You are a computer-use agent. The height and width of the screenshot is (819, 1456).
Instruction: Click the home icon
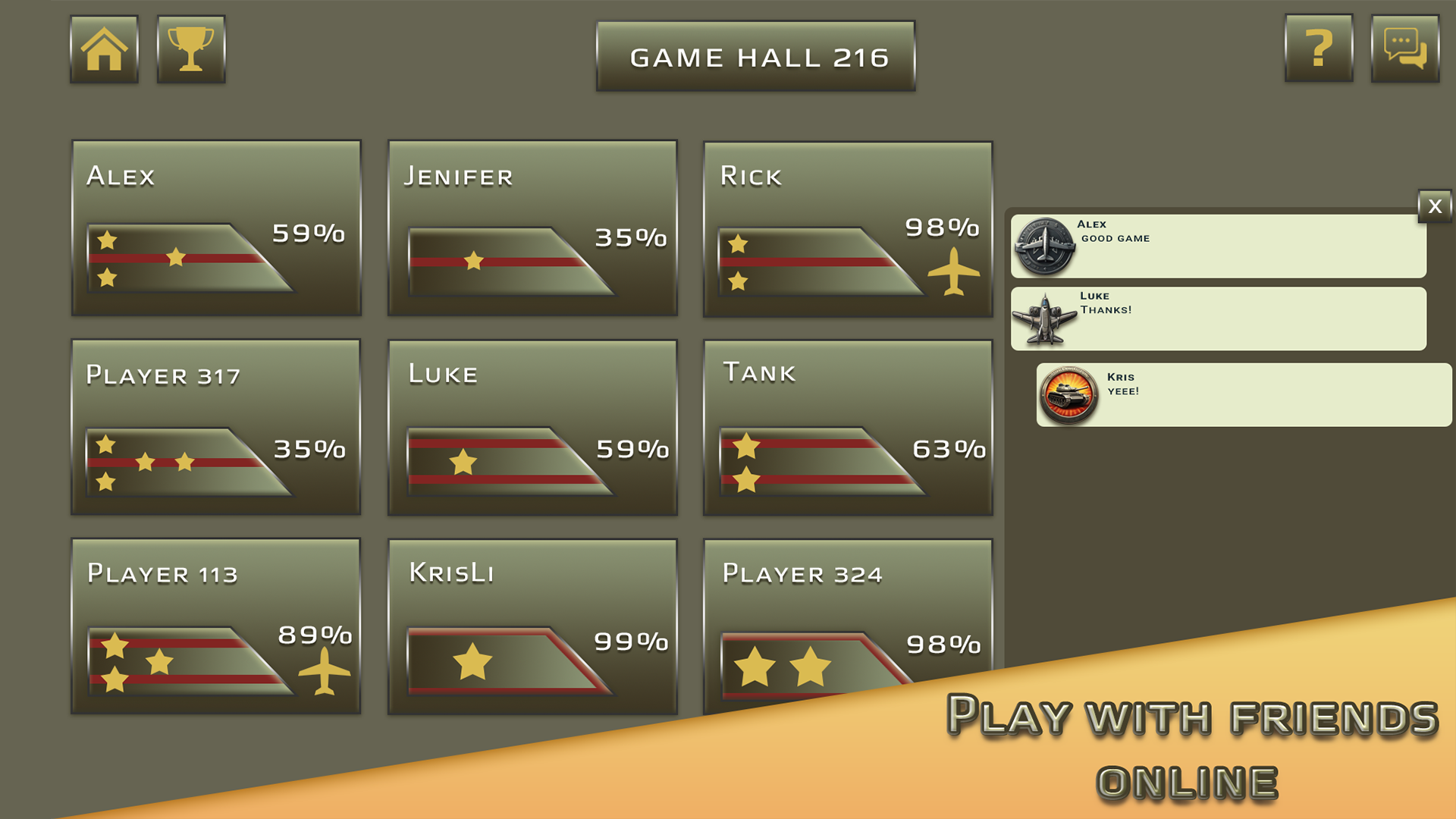[x=104, y=49]
